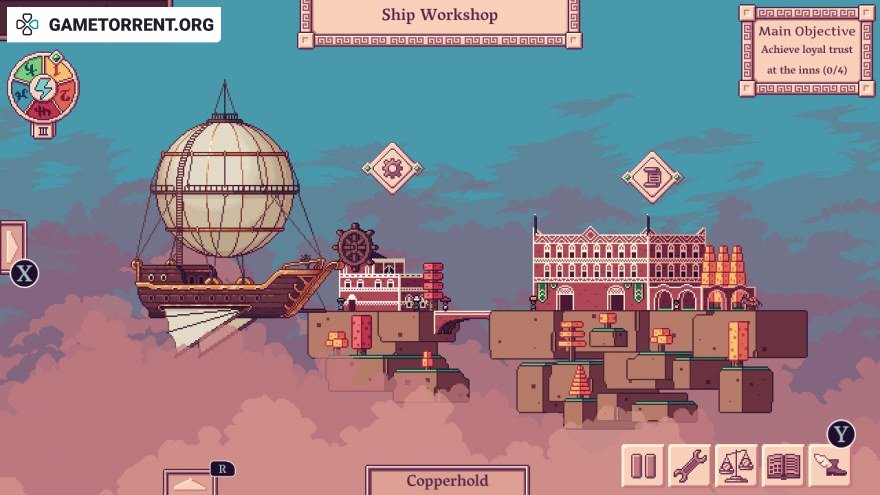
Task: Pause the game with the pause button
Action: [643, 466]
